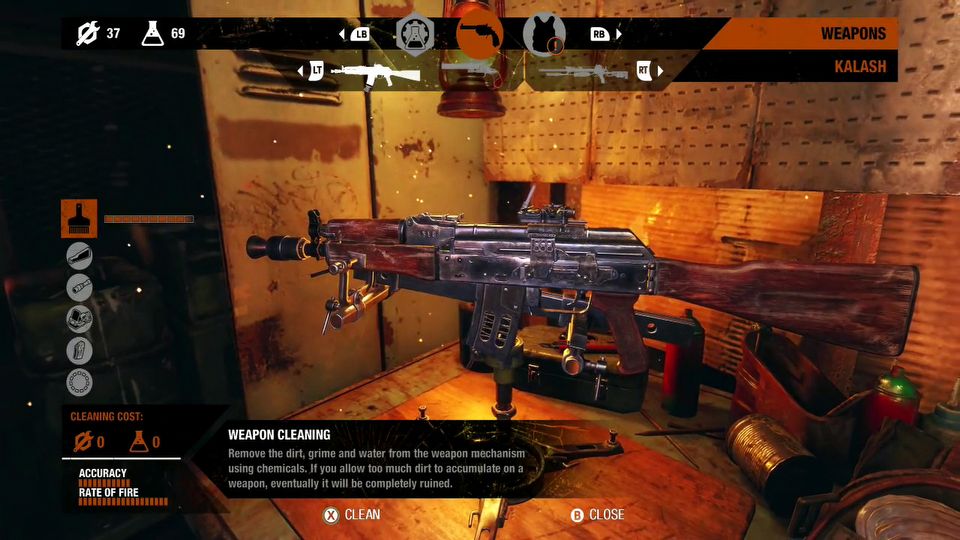Open the stock attachment slot
The image size is (960, 540).
[79, 256]
